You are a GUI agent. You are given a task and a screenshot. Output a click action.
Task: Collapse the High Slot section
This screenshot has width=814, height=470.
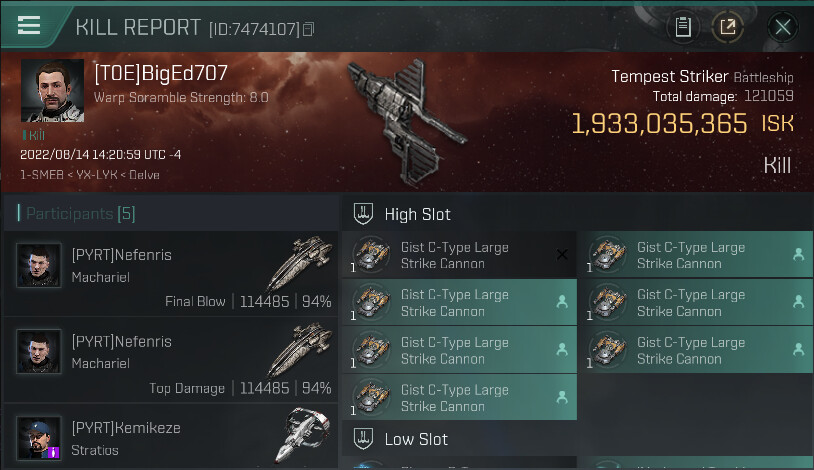click(x=358, y=214)
